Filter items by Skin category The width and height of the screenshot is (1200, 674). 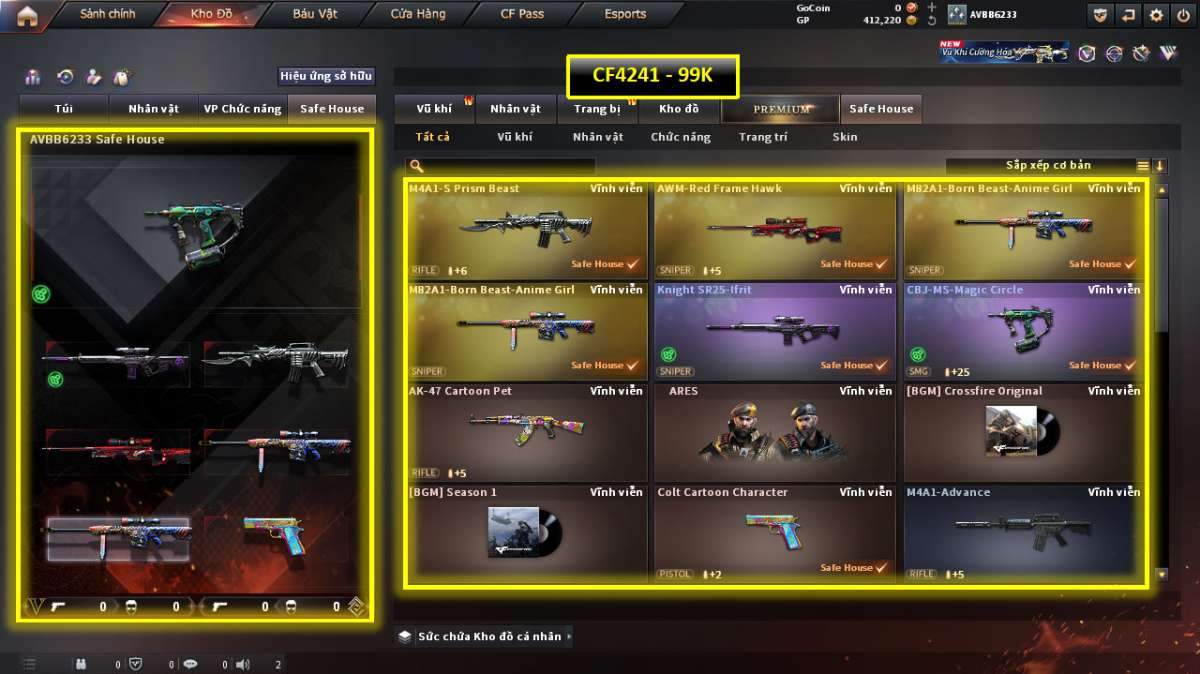point(844,137)
